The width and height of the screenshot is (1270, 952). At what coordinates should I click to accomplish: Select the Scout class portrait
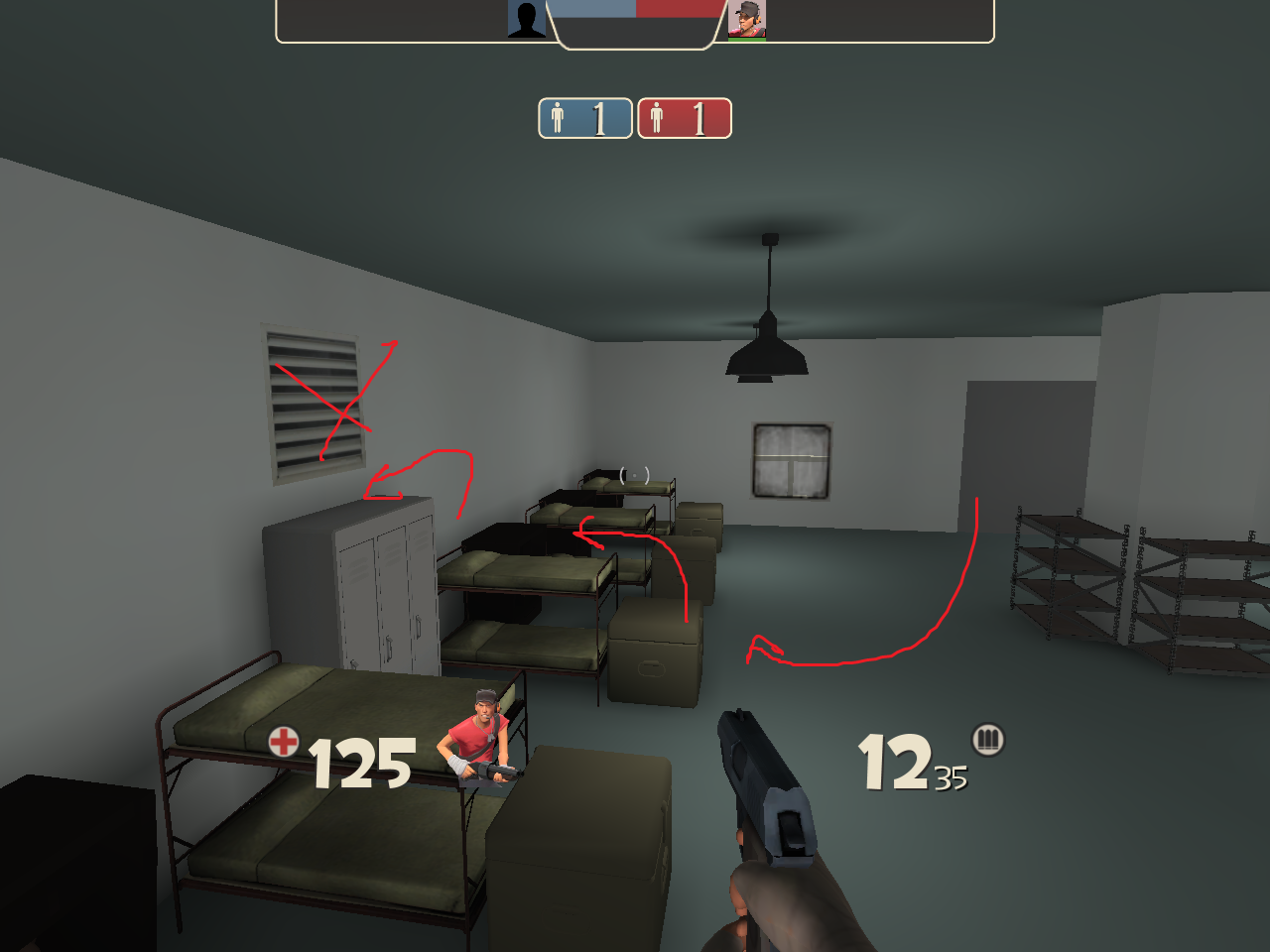(482, 739)
